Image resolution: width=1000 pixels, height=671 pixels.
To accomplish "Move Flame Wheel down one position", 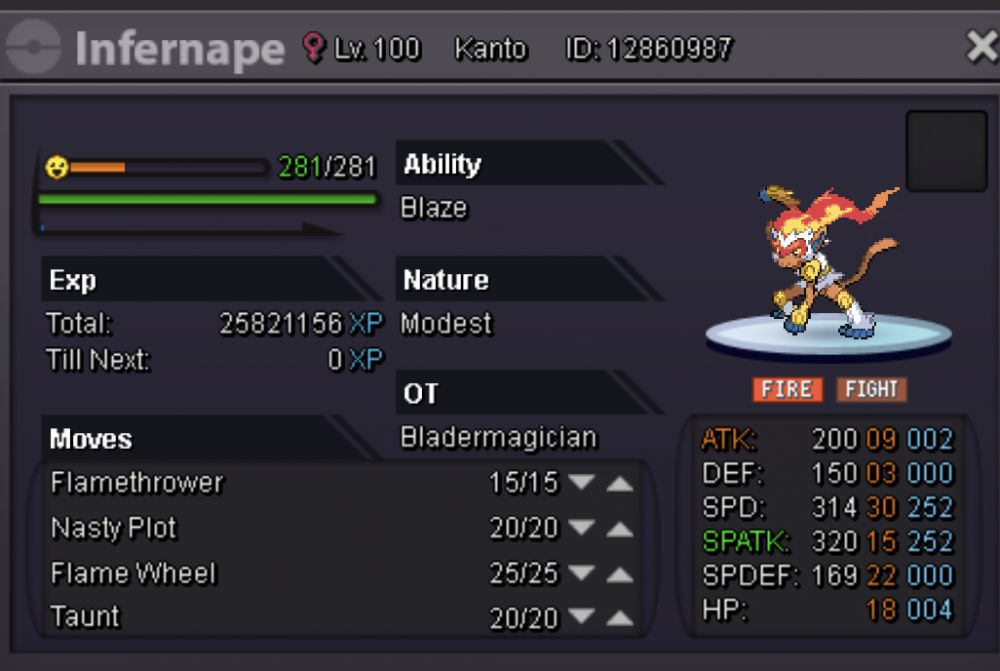I will [x=581, y=575].
